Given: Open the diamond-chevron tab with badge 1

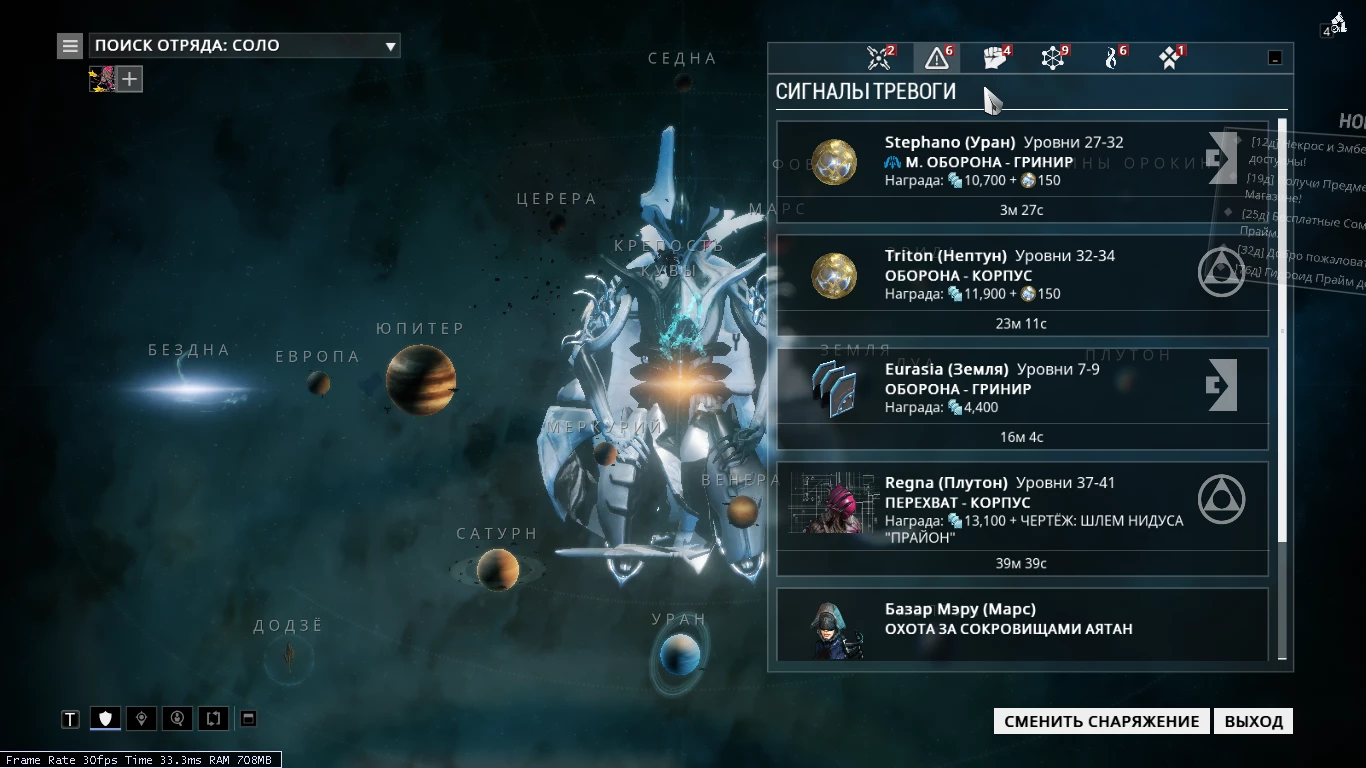Looking at the screenshot, I should point(1170,58).
